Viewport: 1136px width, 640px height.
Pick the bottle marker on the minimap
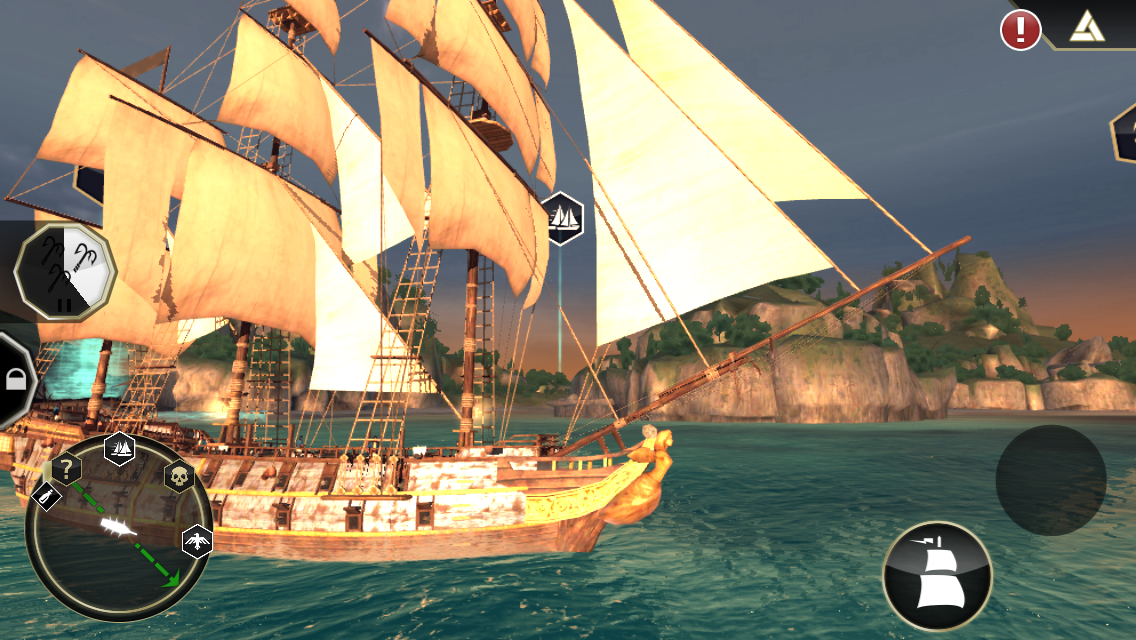pyautogui.click(x=47, y=496)
